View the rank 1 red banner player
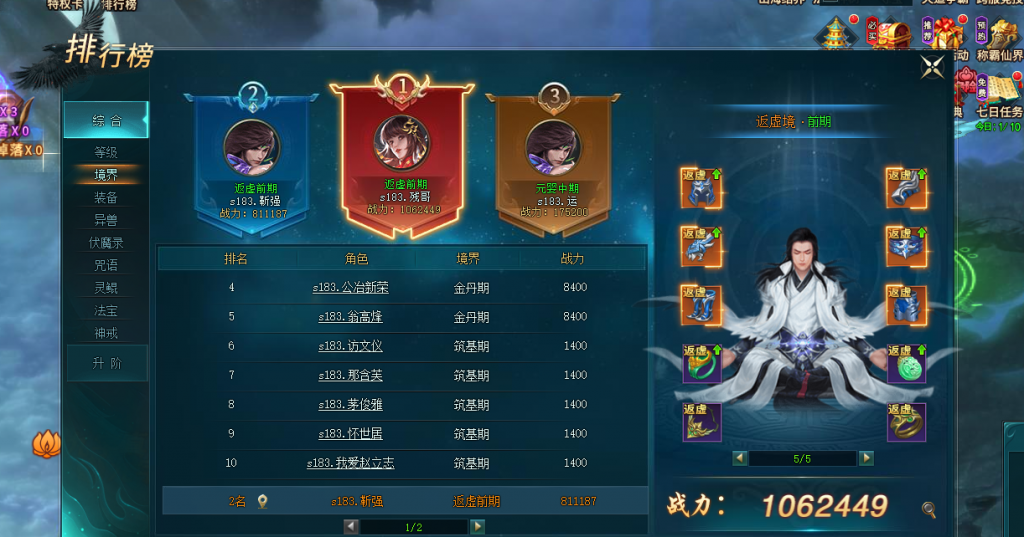 tap(402, 150)
